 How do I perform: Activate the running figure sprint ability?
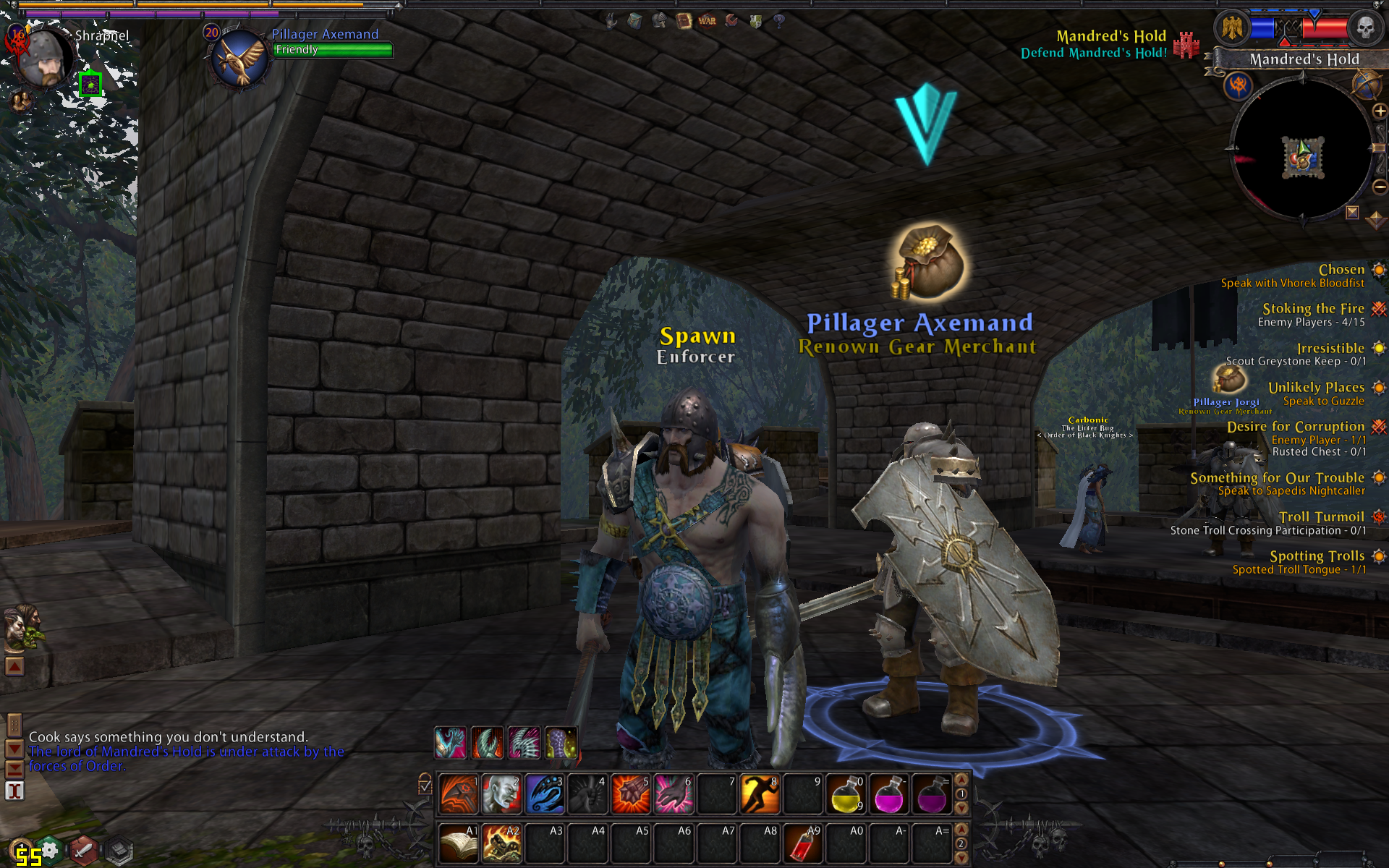[x=760, y=794]
